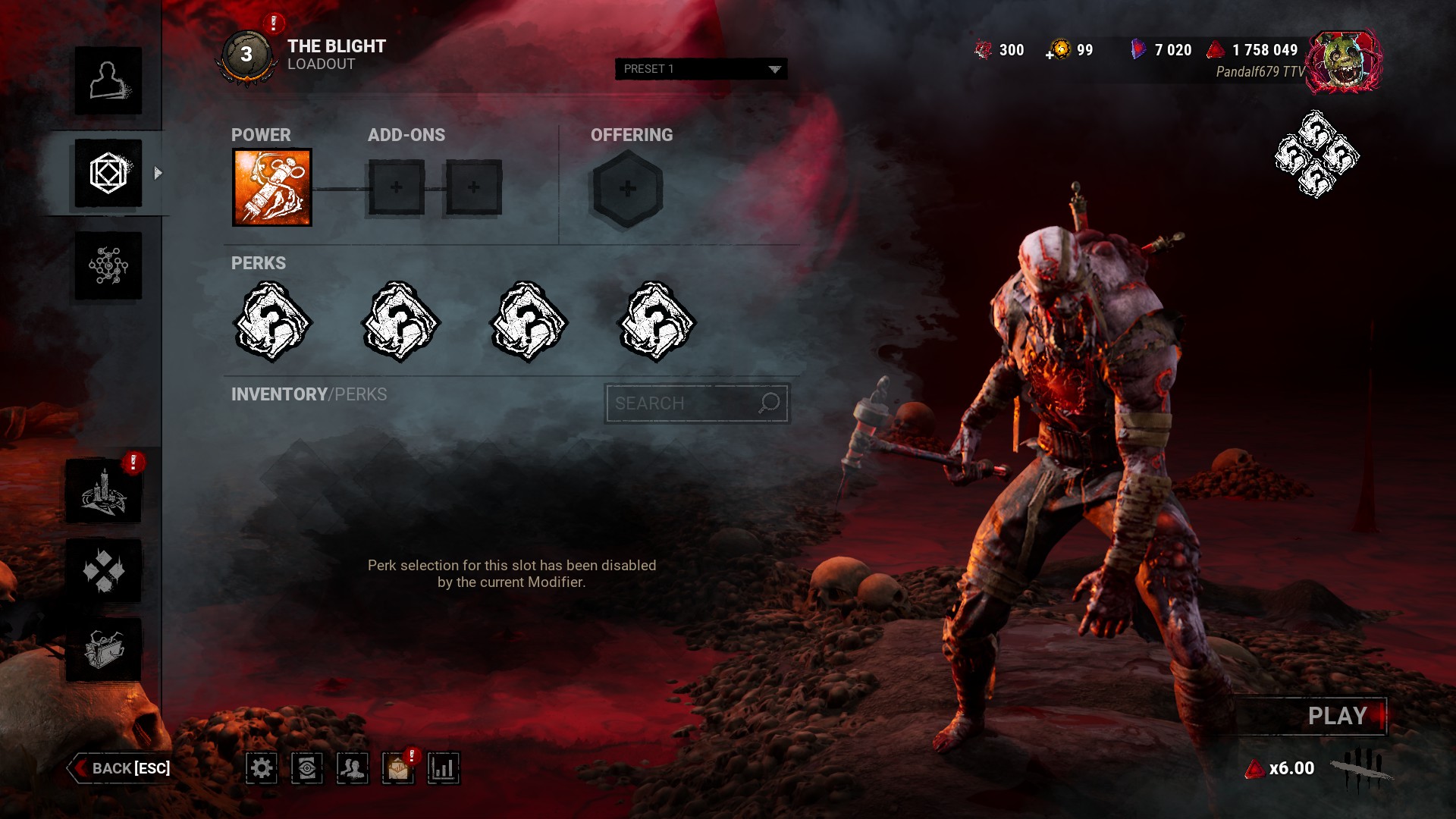Open the settings gear
Image resolution: width=1456 pixels, height=819 pixels.
tap(262, 768)
